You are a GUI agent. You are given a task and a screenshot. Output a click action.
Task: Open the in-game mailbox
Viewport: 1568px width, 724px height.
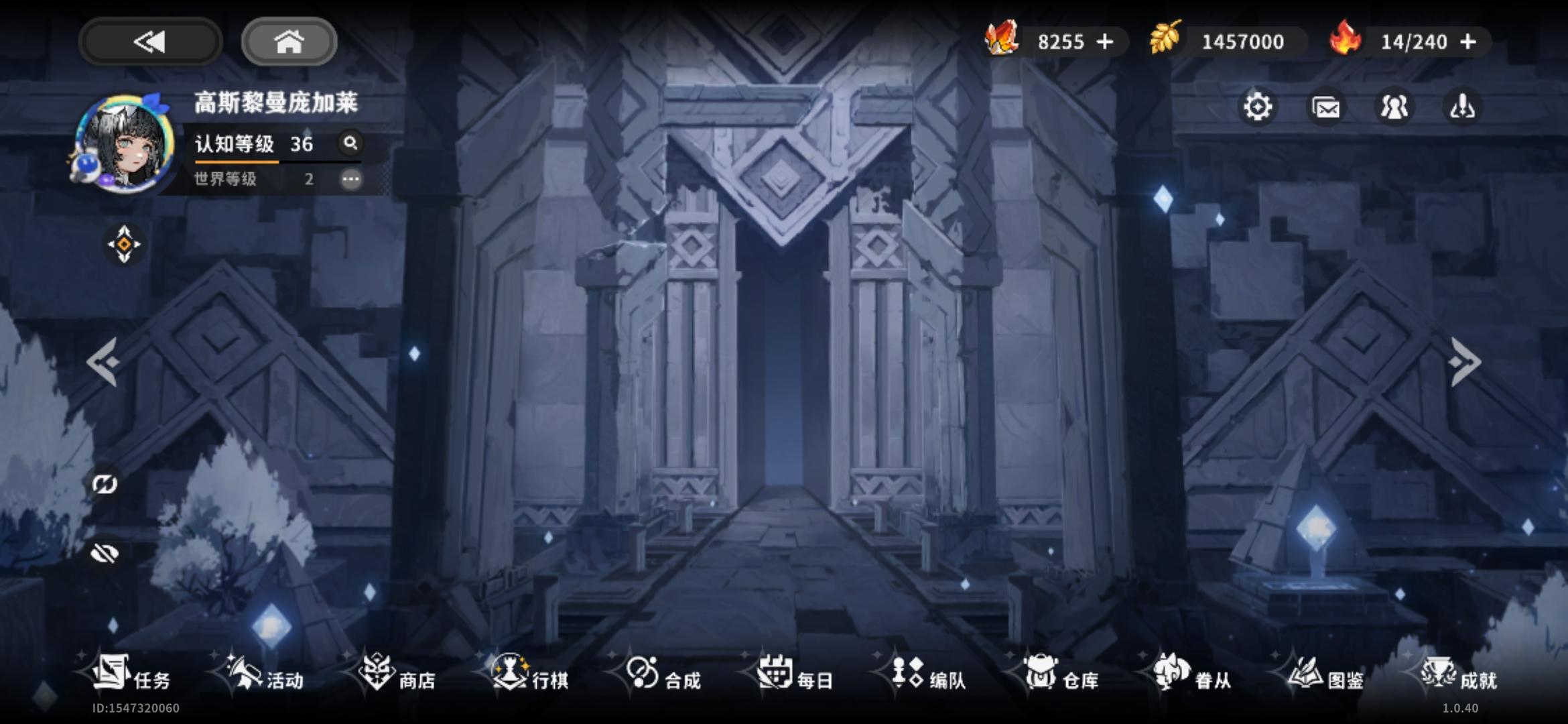(1326, 106)
